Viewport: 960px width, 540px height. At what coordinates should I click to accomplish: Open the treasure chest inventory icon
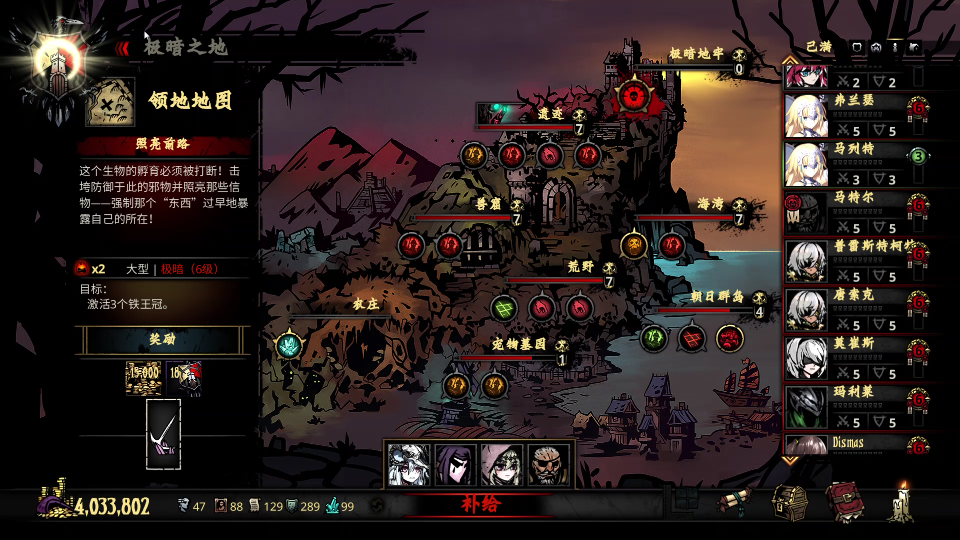click(790, 503)
